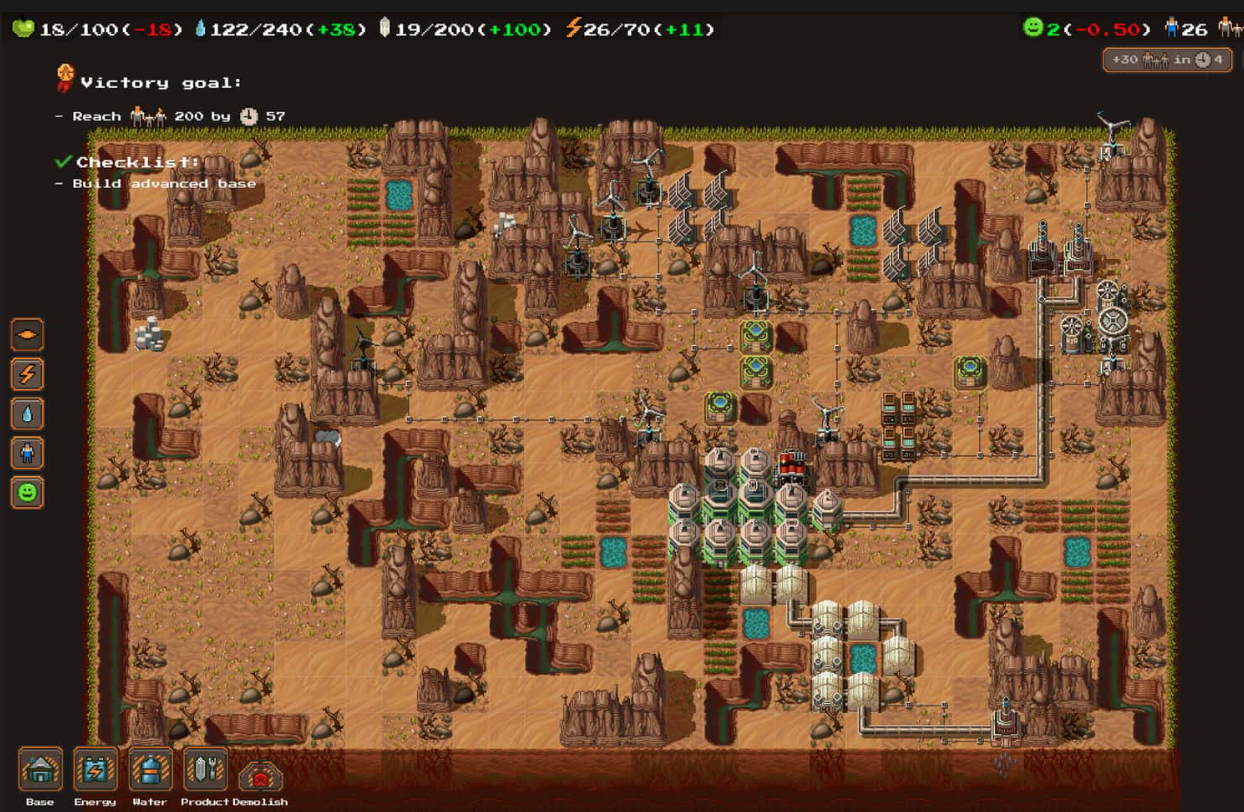Toggle the water drop overlay
Viewport: 1244px width, 812px height.
coord(27,413)
